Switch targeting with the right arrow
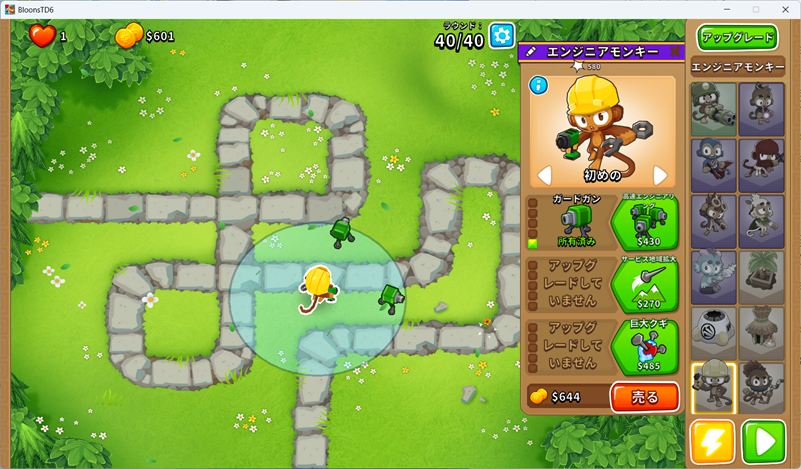This screenshot has width=801, height=469. 660,176
